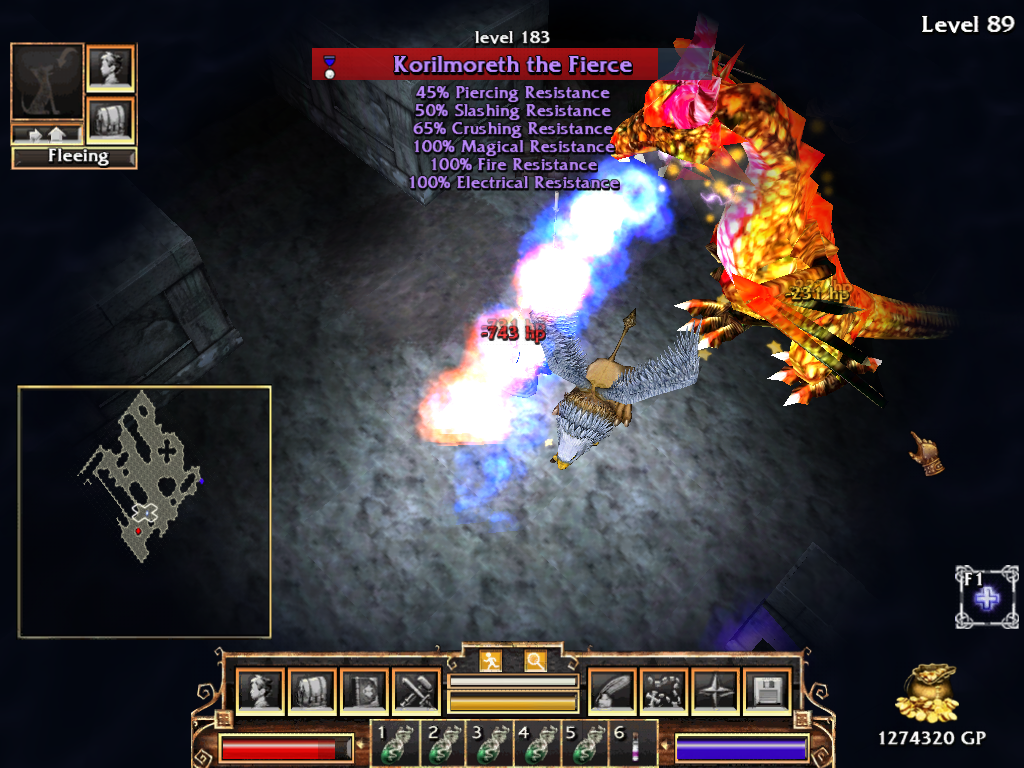1024x768 pixels.
Task: Send the pet to town
Action: coord(46,133)
